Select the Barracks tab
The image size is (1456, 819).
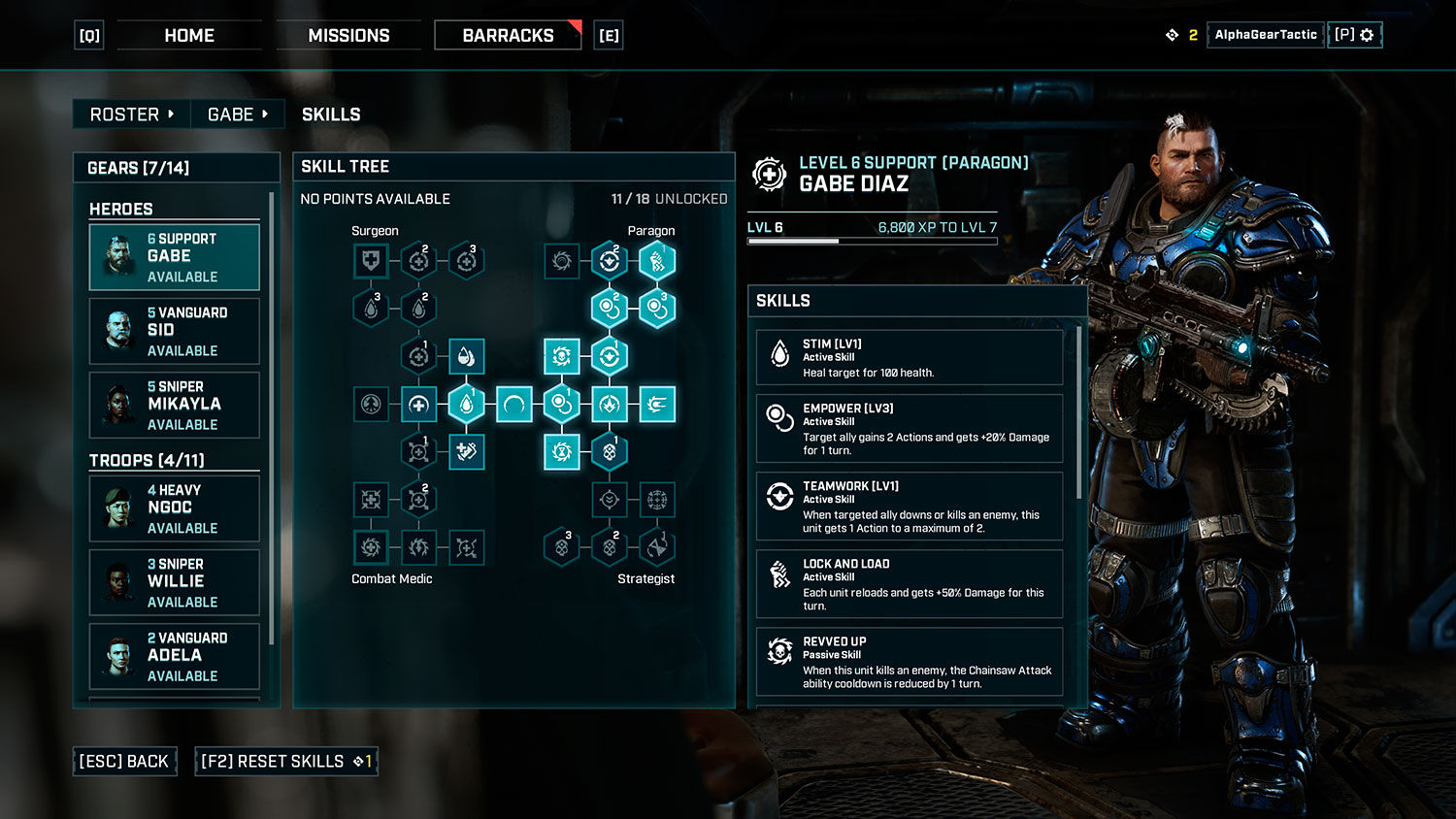508,36
